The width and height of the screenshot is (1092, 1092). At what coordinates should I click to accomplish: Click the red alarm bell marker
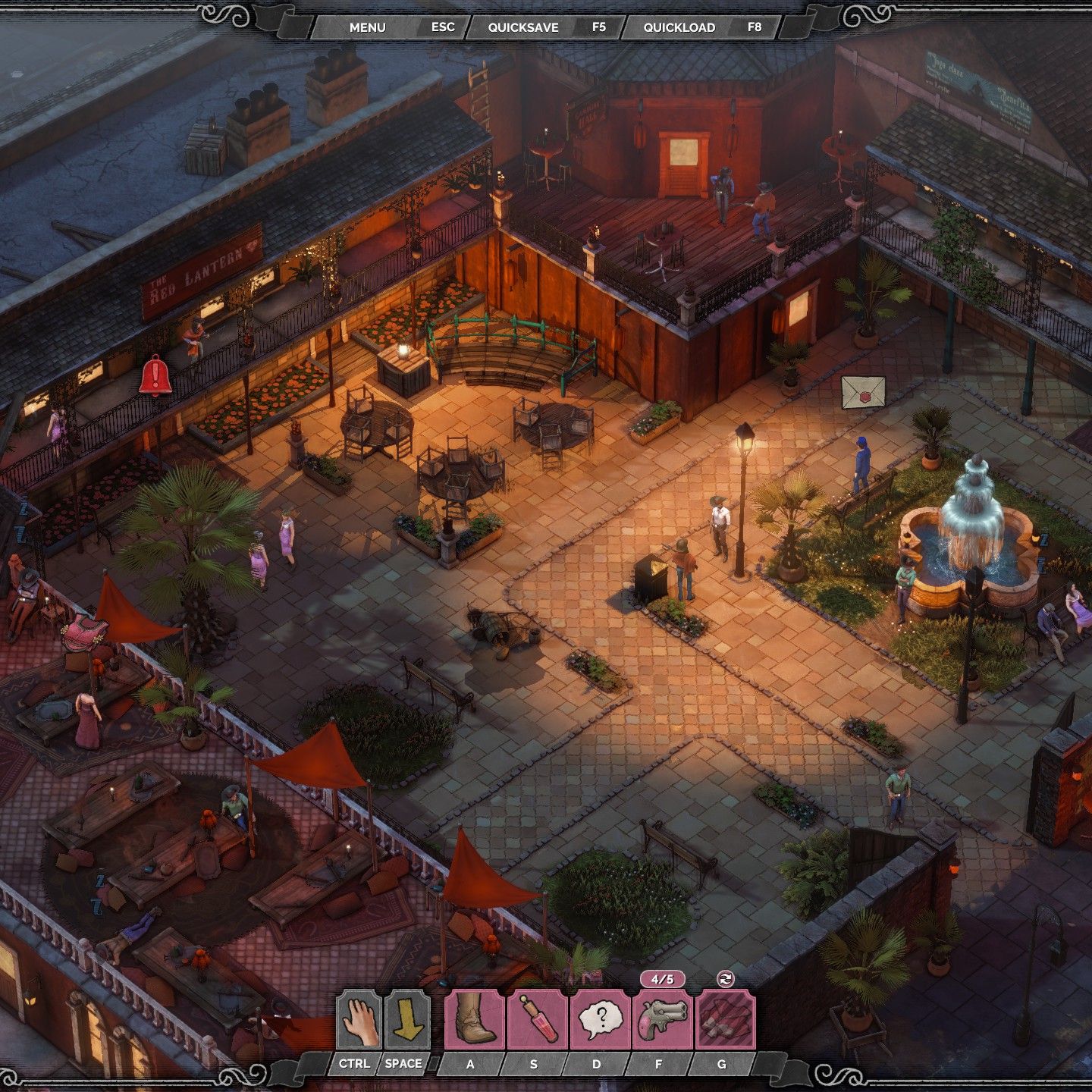[155, 375]
